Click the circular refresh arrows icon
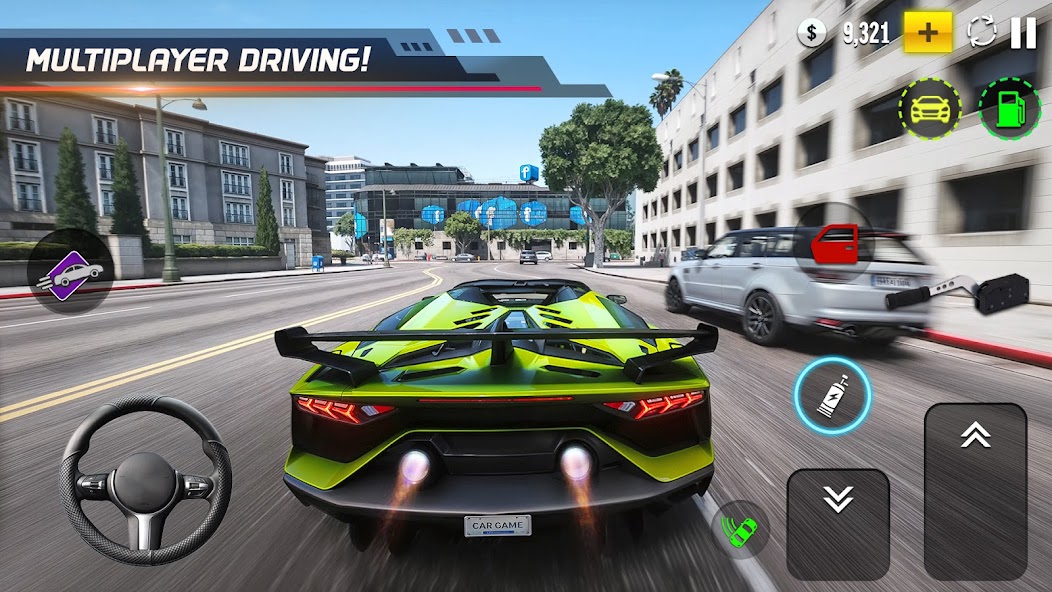The width and height of the screenshot is (1052, 592). (982, 33)
